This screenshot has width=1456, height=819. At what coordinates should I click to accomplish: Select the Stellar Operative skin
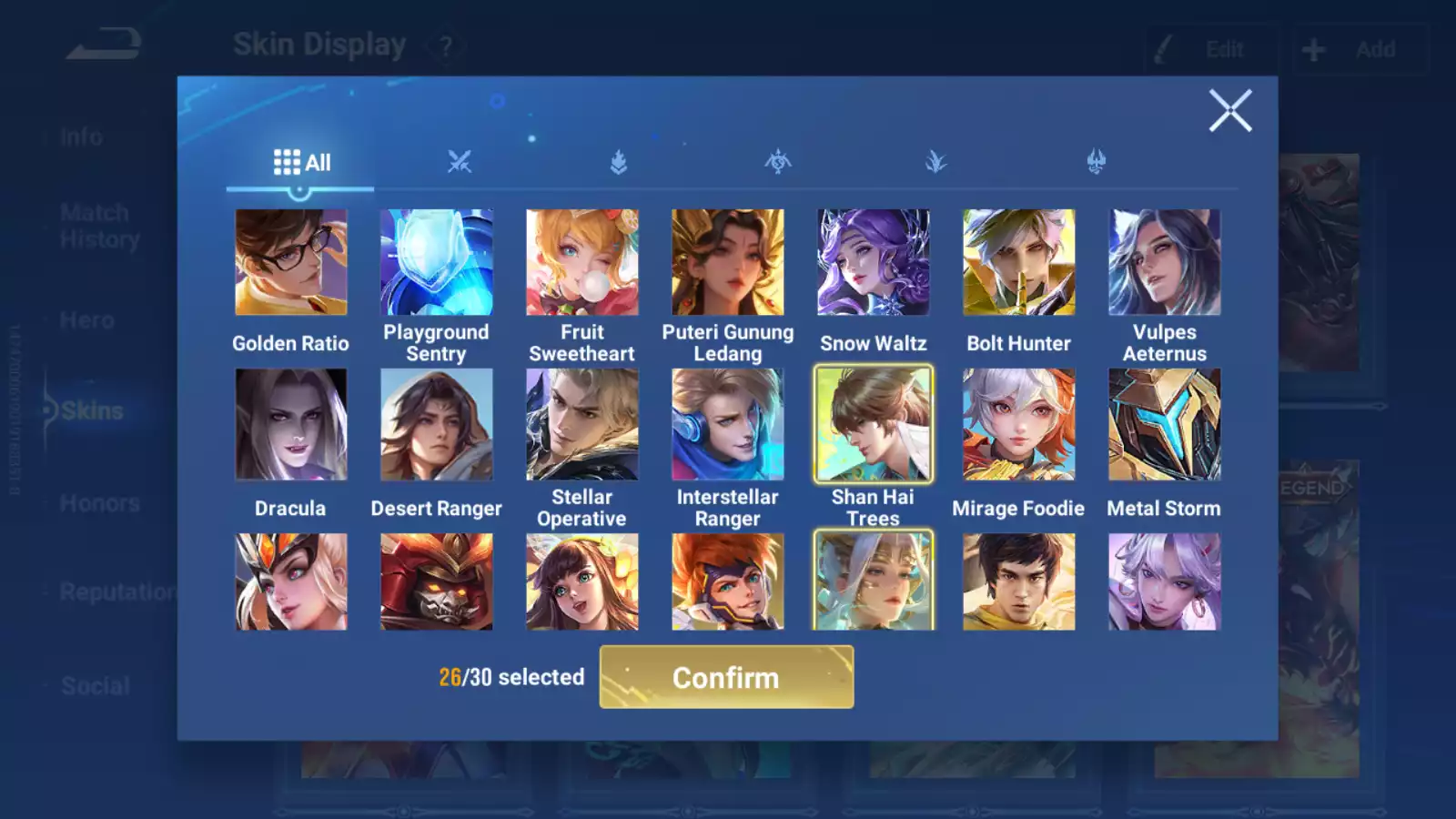(582, 424)
